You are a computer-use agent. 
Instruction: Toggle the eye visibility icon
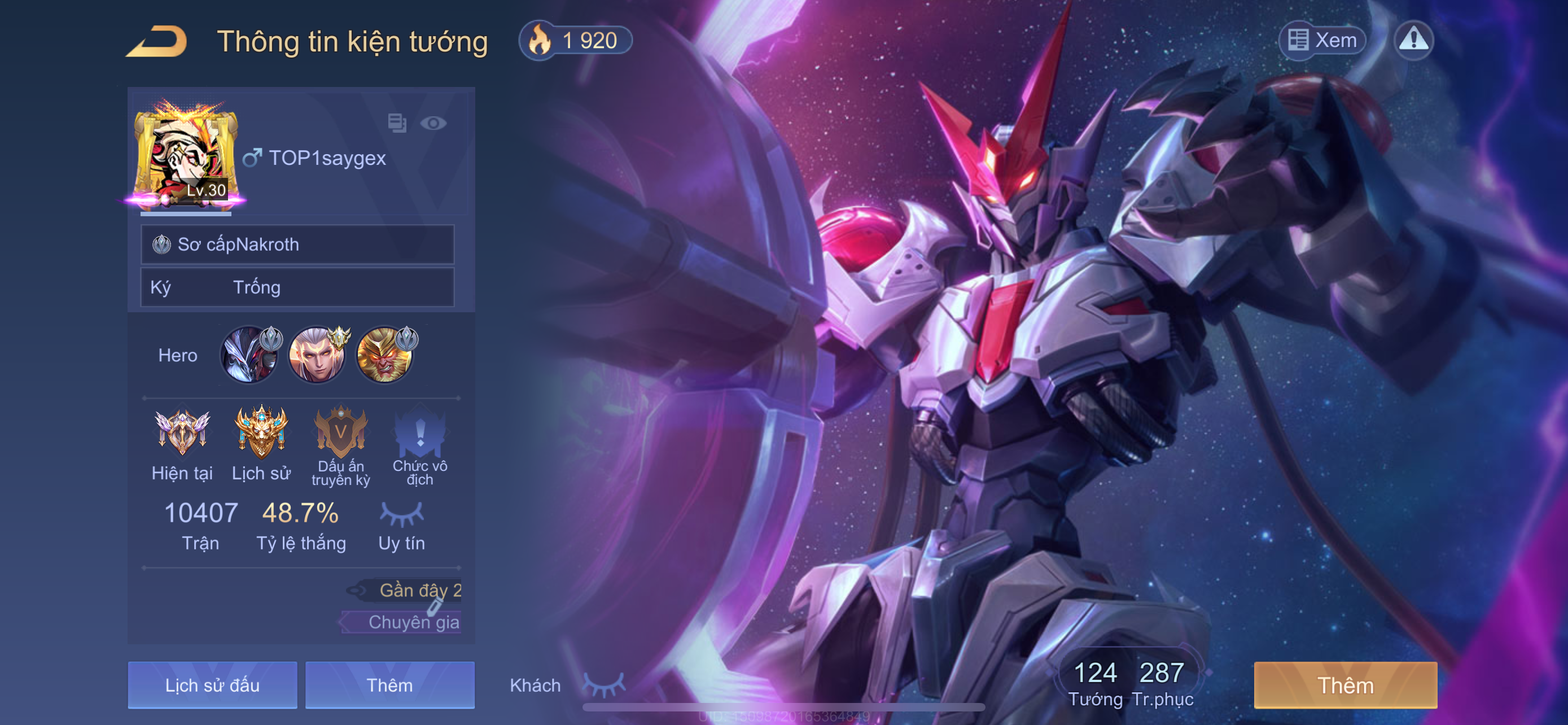433,123
